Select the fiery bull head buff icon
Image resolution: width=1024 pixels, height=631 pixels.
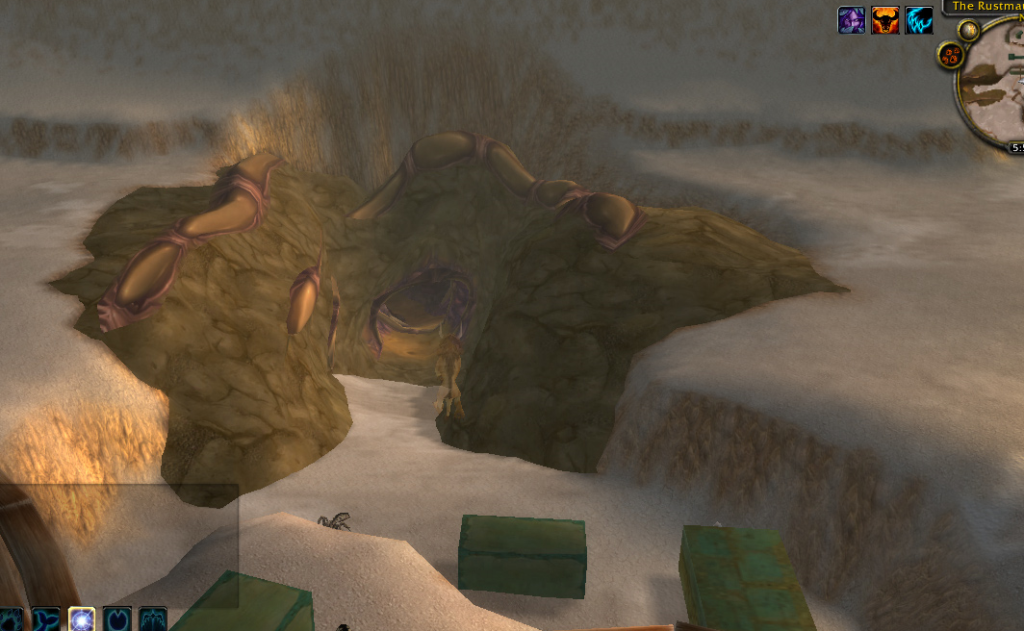[x=885, y=20]
